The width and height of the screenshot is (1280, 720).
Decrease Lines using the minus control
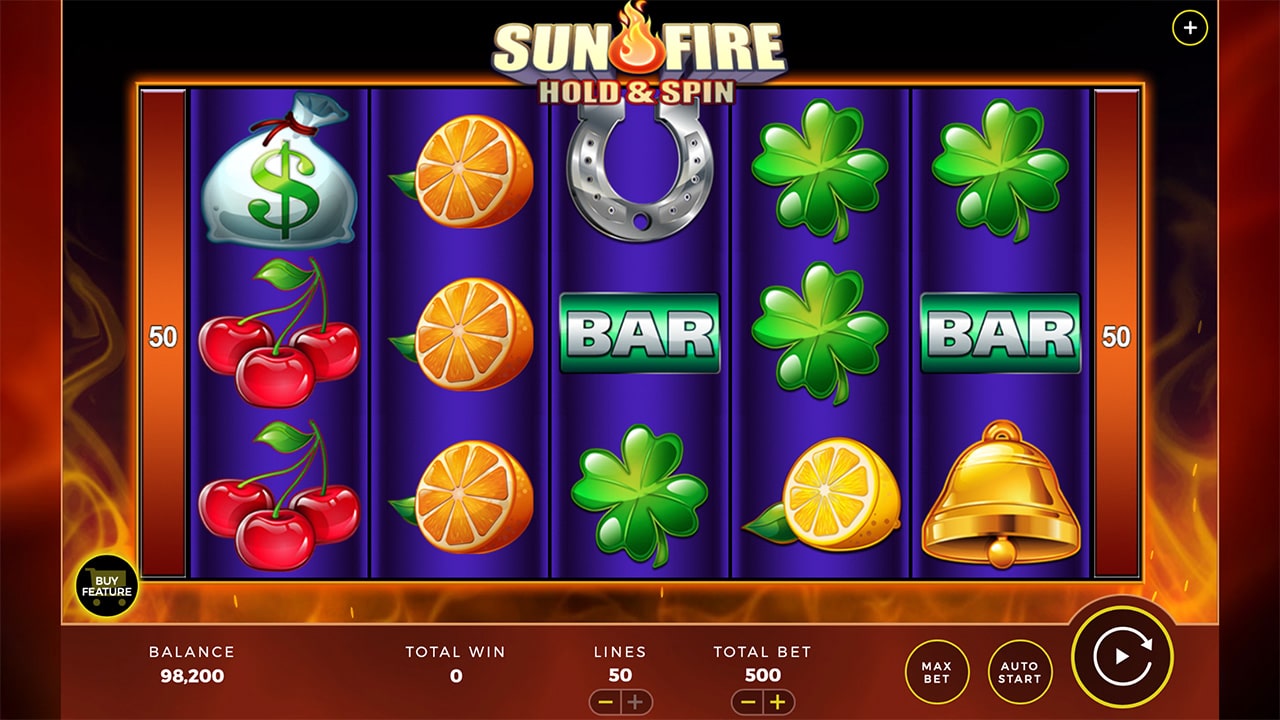click(604, 702)
